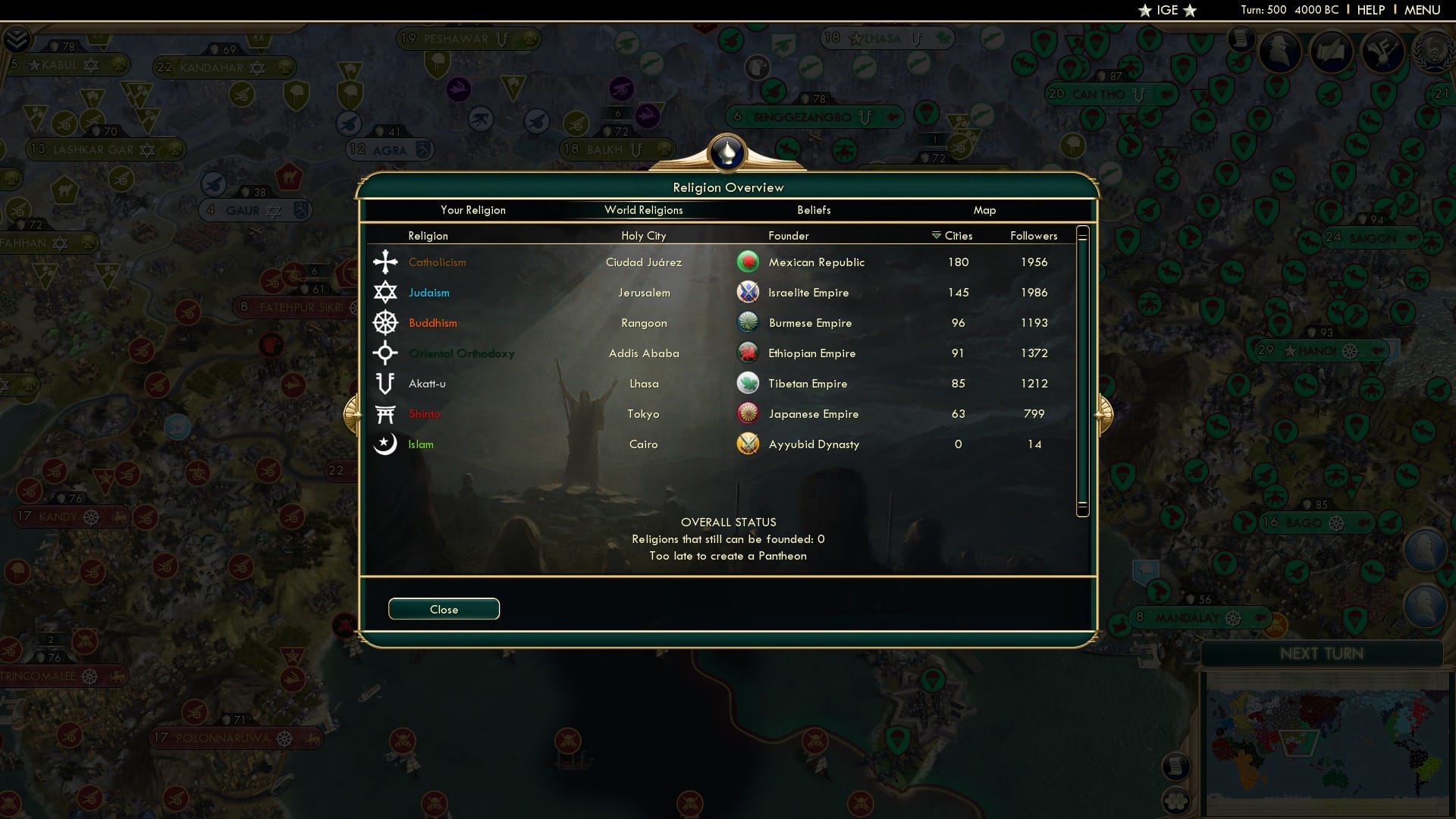Switch to the Map tab
The width and height of the screenshot is (1456, 819).
point(984,210)
